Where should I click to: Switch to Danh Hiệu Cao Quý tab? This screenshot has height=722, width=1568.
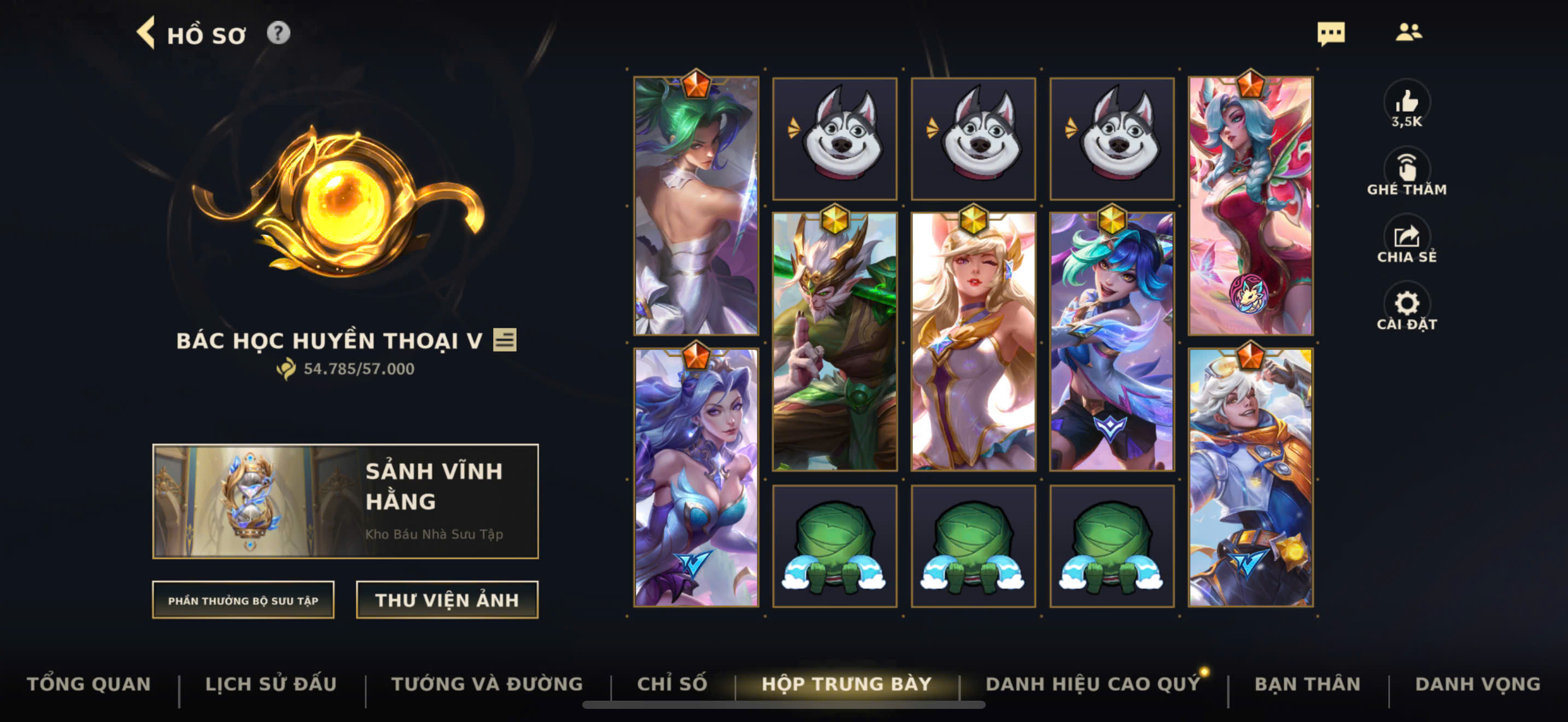tap(1092, 684)
